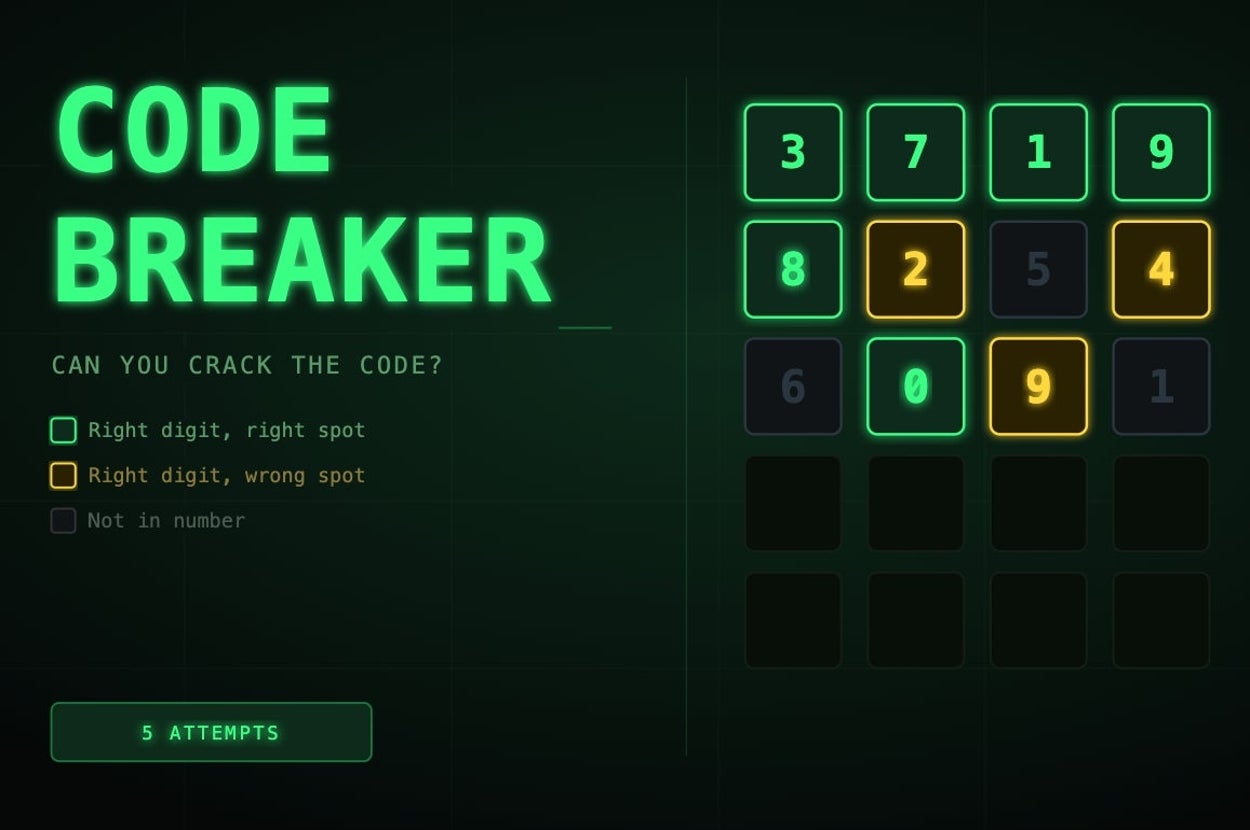The image size is (1250, 830).
Task: Select the green 3 tile
Action: [793, 152]
